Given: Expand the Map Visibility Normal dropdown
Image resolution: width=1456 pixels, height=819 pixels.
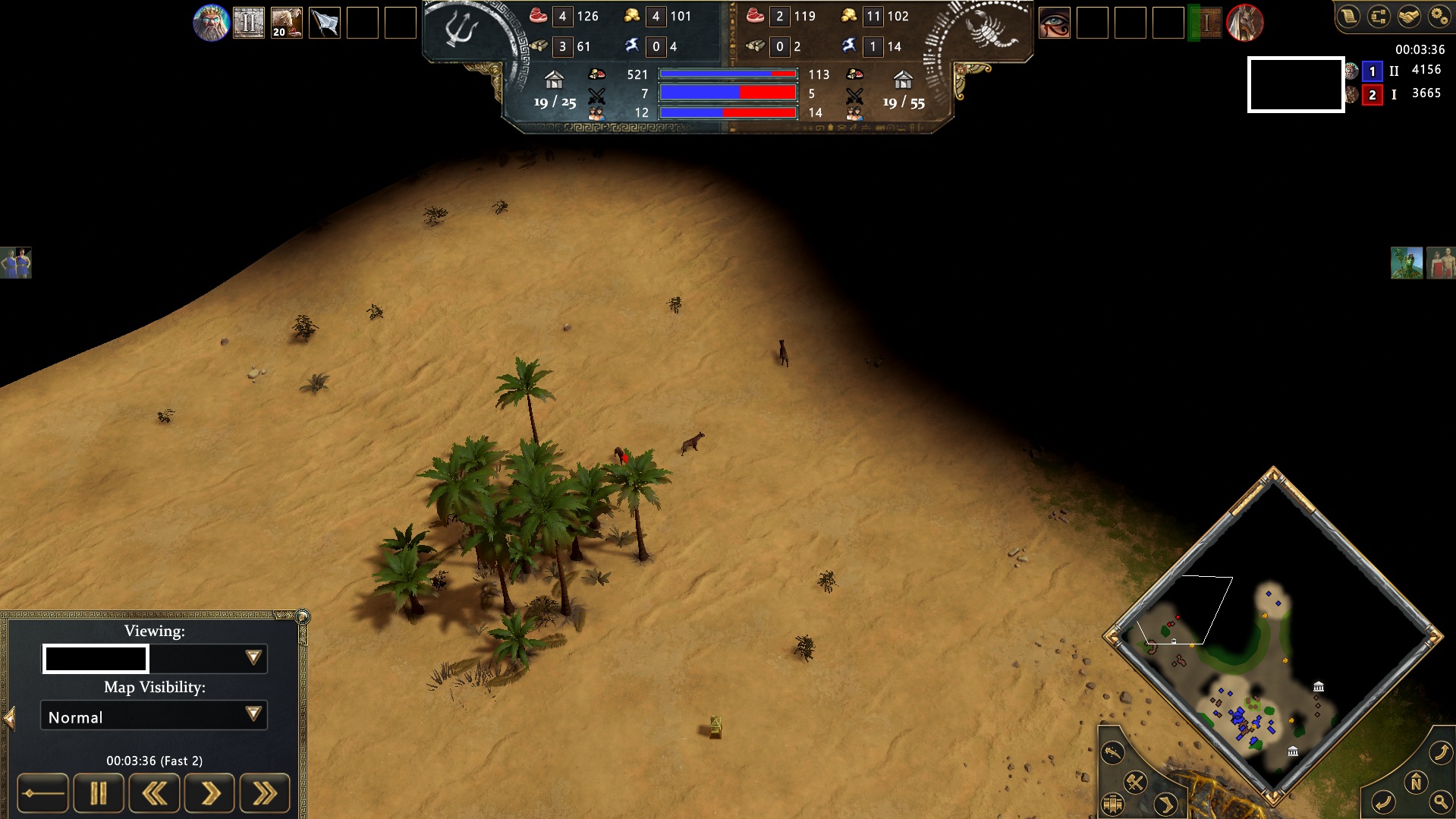Looking at the screenshot, I should 253,715.
